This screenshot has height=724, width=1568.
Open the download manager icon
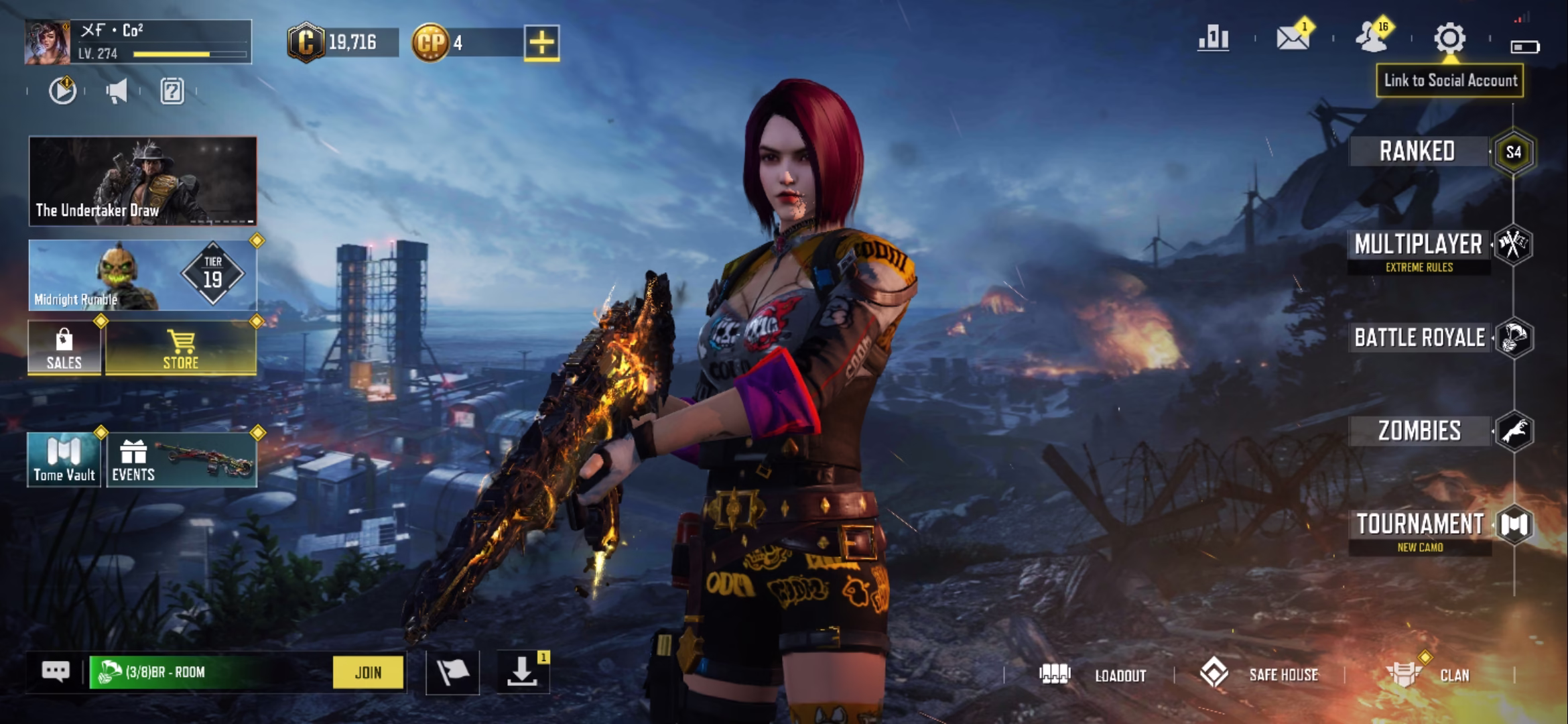coord(522,671)
